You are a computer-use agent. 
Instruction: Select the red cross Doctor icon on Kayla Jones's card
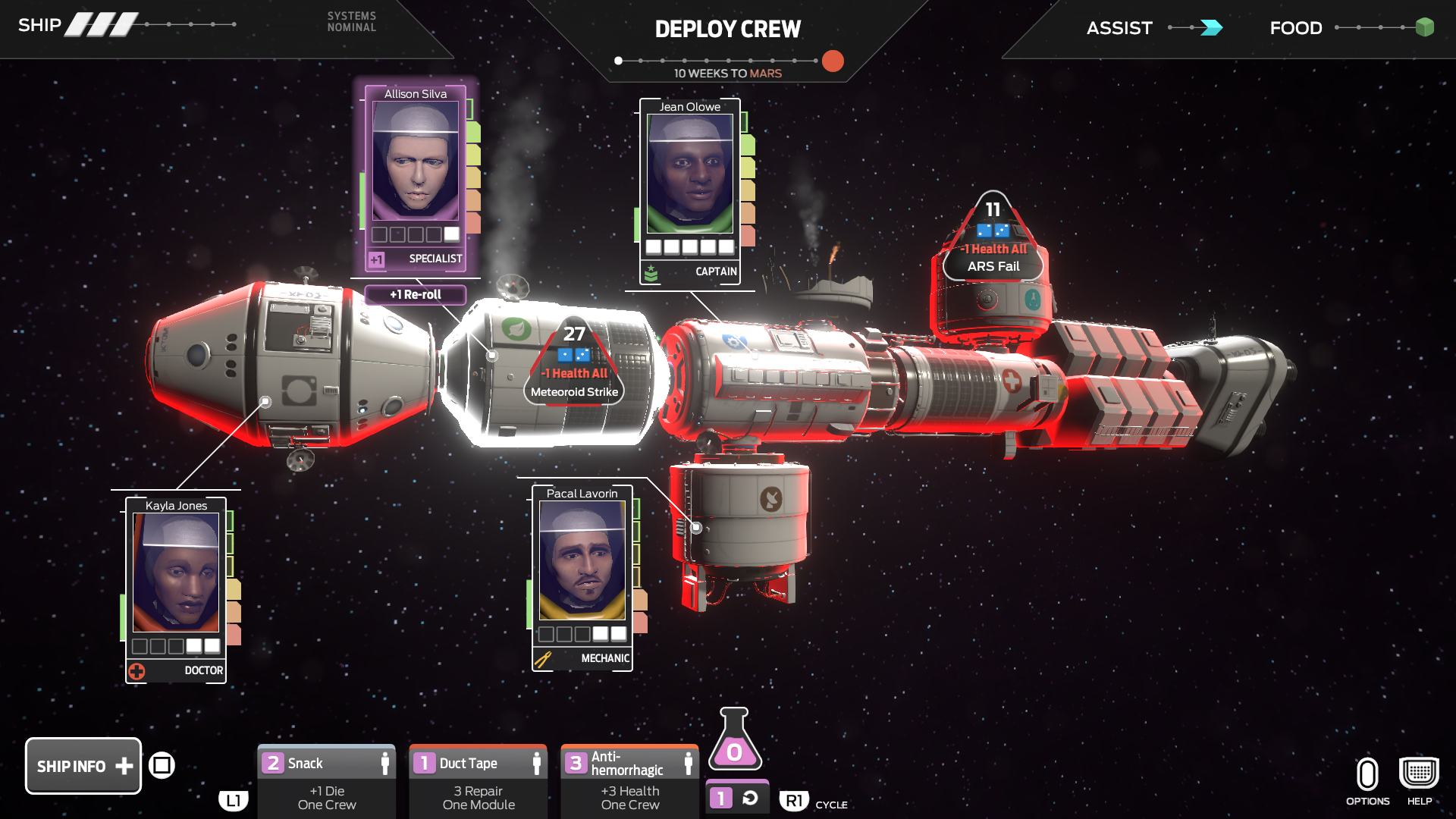[139, 670]
